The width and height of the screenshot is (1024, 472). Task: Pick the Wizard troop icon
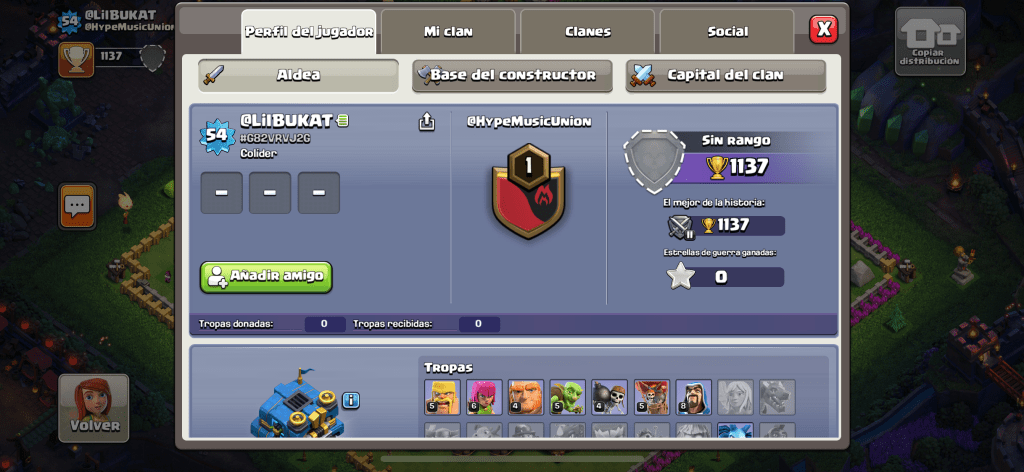693,397
